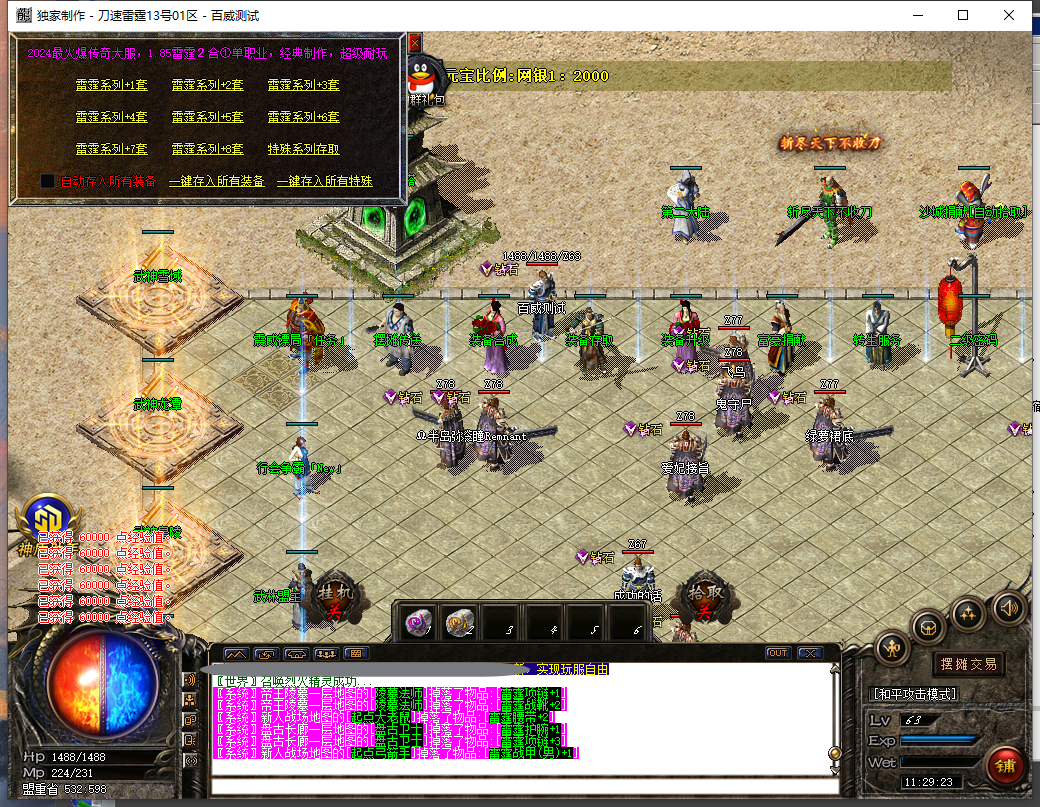1040x807 pixels.
Task: Click the 一键存入所有特殊 link
Action: tap(324, 181)
